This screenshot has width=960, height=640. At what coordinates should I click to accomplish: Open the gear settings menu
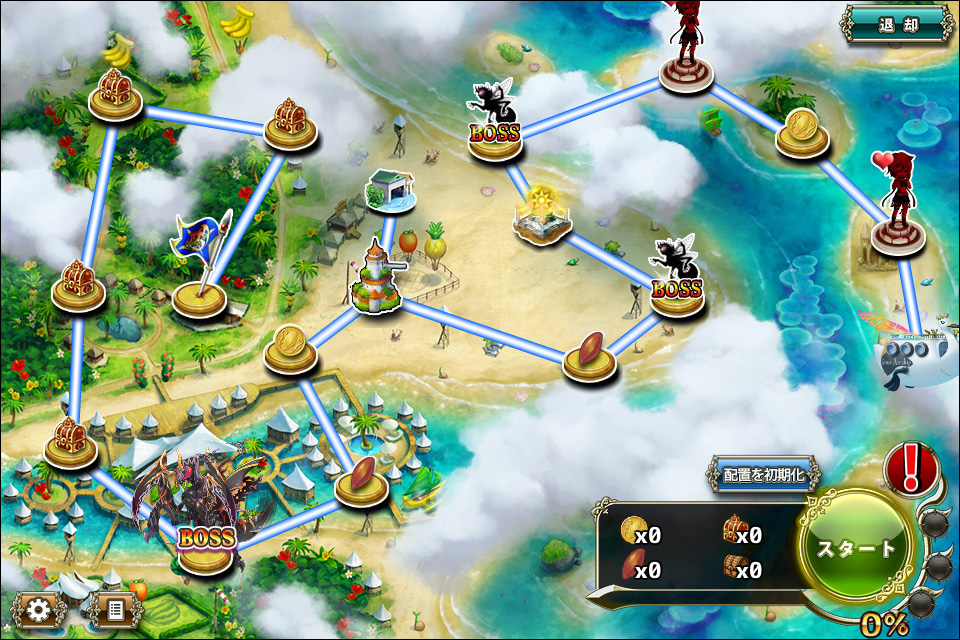click(x=40, y=609)
